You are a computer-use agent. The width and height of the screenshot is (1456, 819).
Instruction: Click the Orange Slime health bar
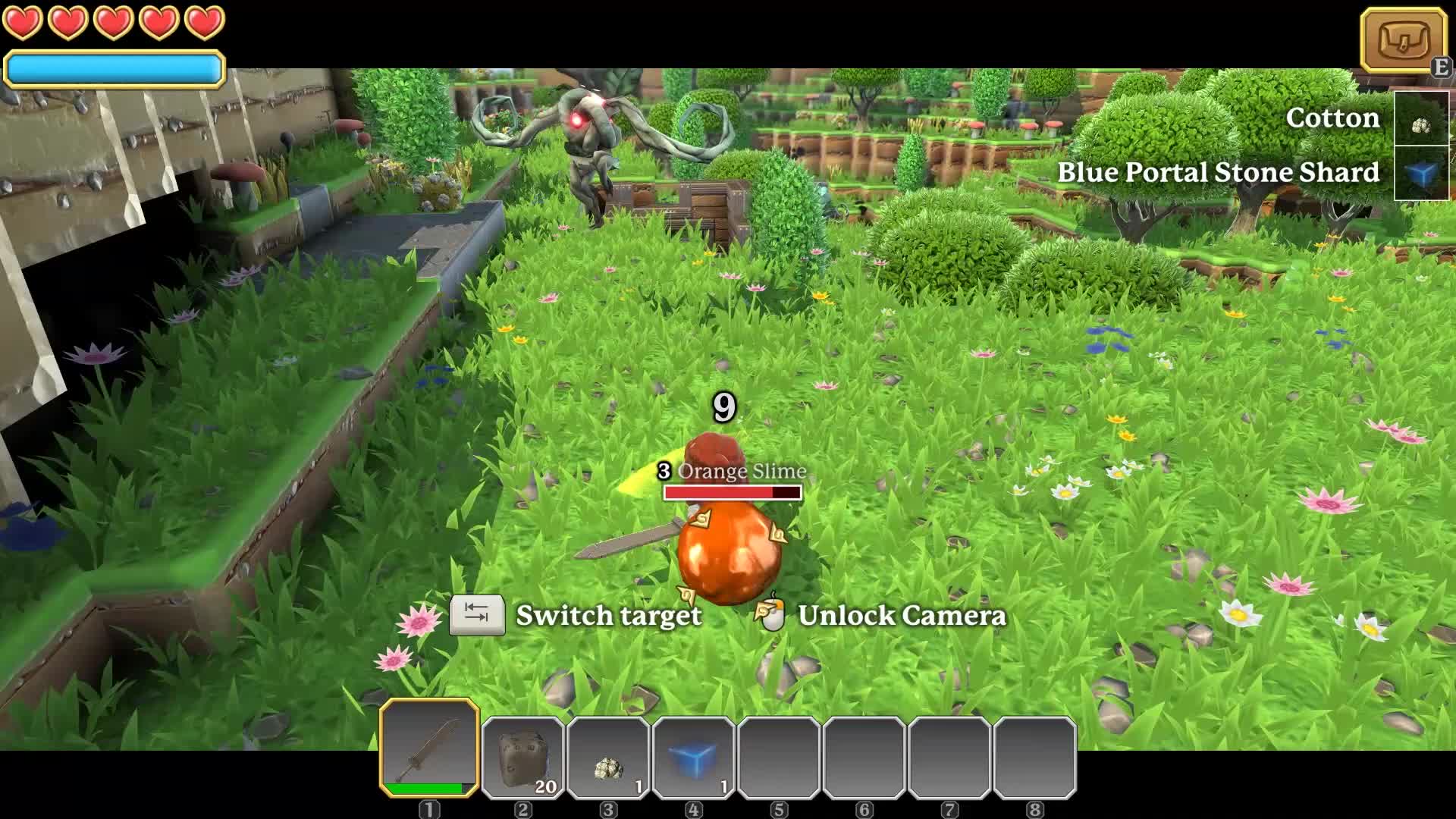coord(730,491)
